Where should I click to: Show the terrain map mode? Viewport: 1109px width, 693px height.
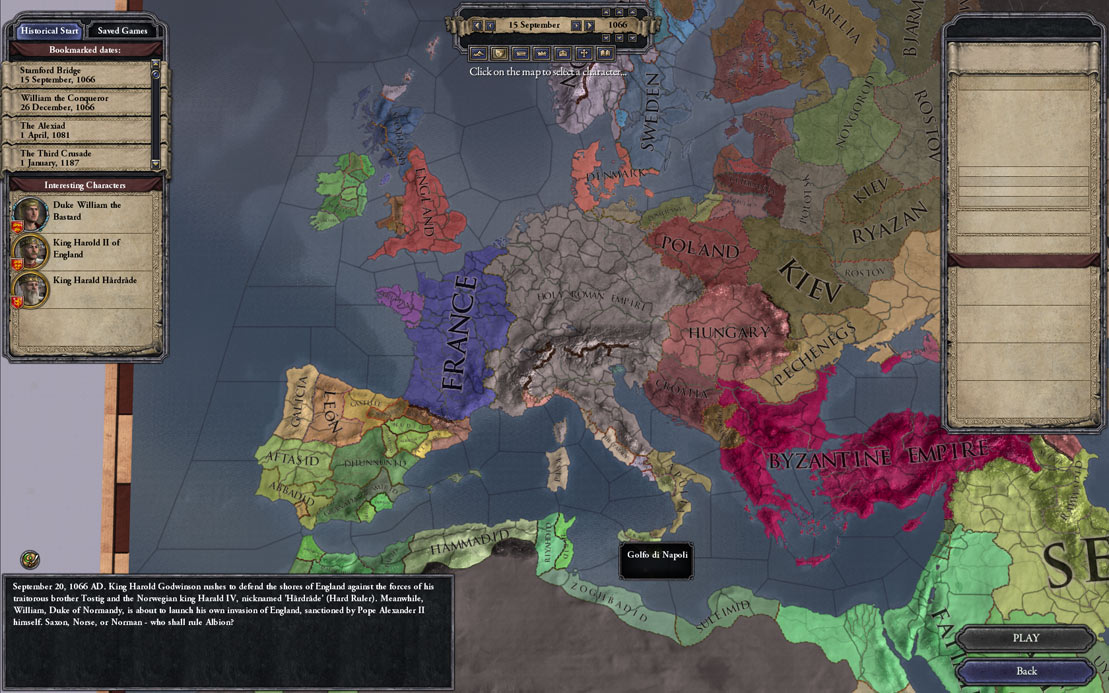point(478,52)
